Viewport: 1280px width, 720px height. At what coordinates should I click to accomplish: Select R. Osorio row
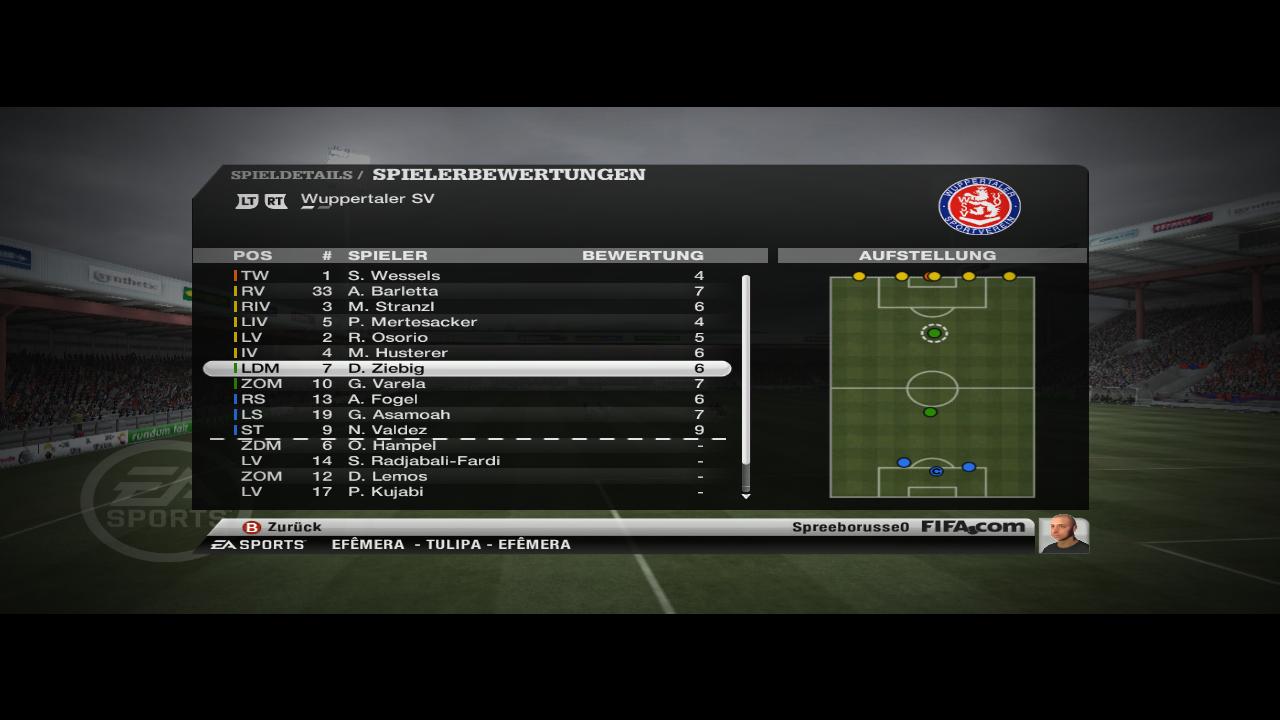(468, 338)
